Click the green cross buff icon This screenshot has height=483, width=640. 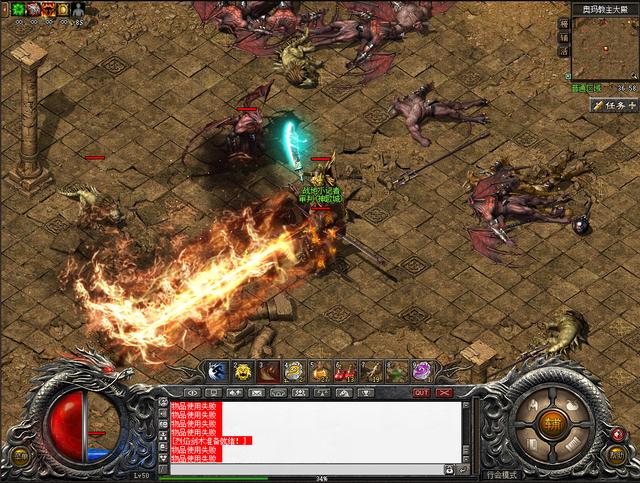pos(18,9)
